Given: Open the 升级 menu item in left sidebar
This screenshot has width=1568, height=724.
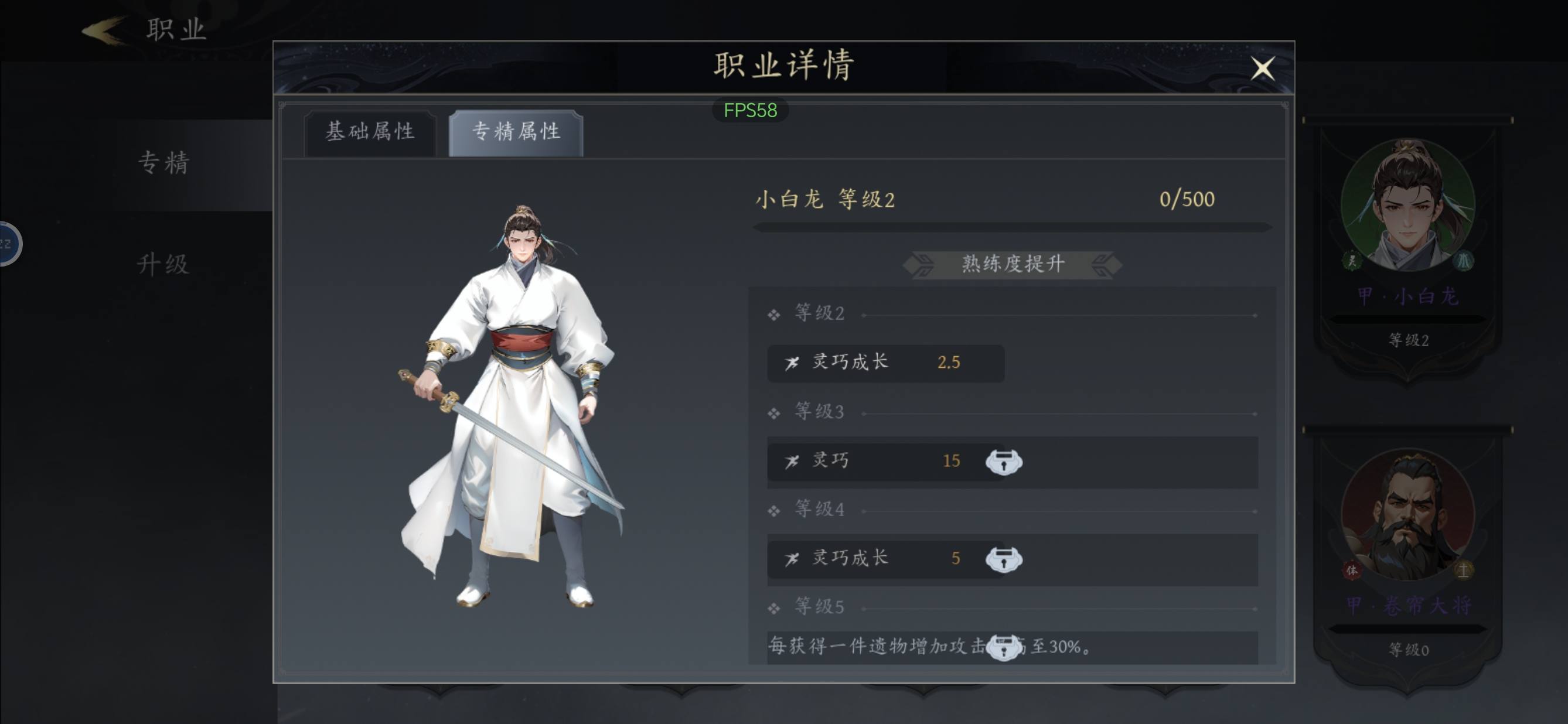Looking at the screenshot, I should (163, 265).
